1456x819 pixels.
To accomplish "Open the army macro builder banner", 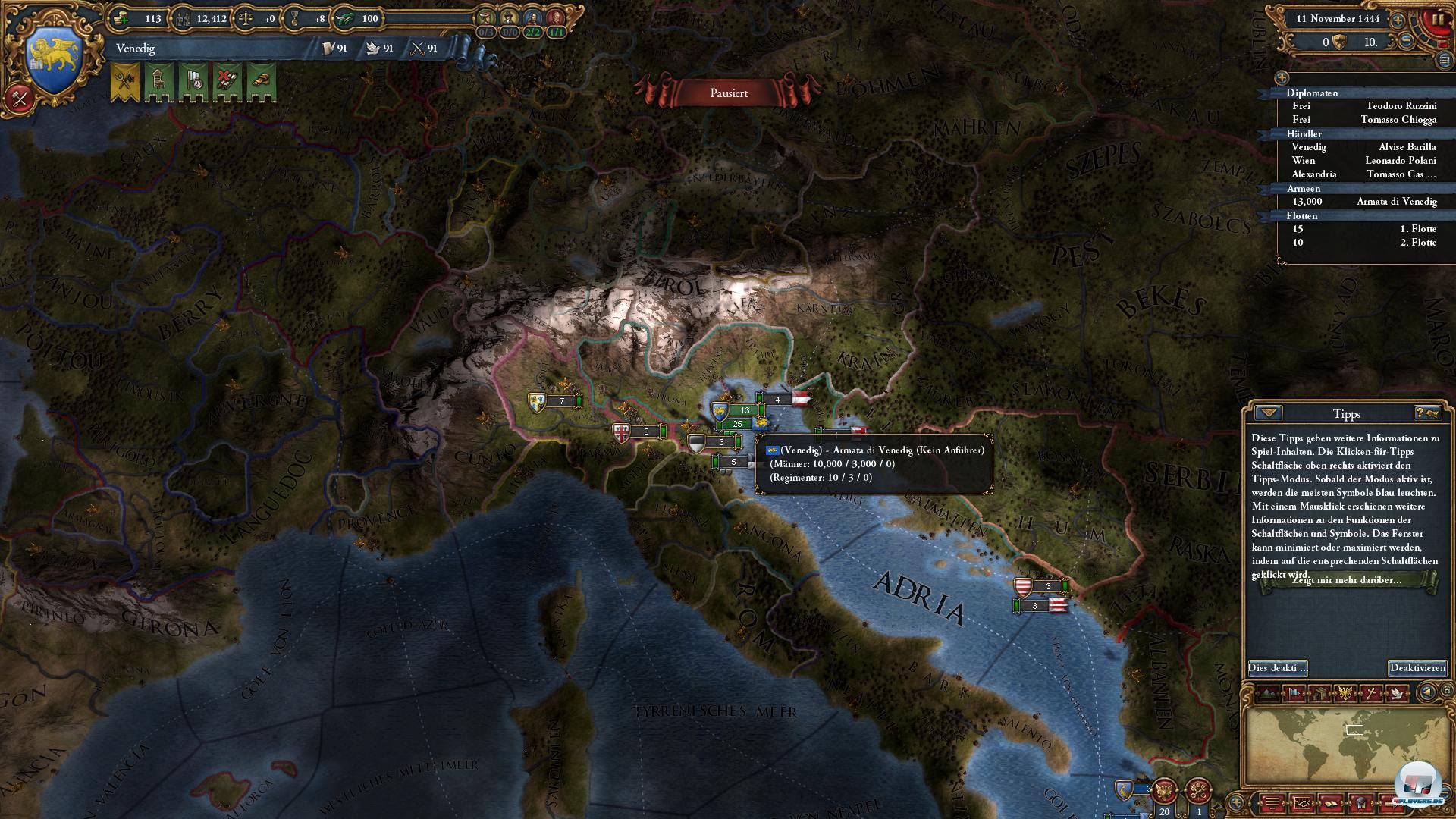I will [x=123, y=80].
